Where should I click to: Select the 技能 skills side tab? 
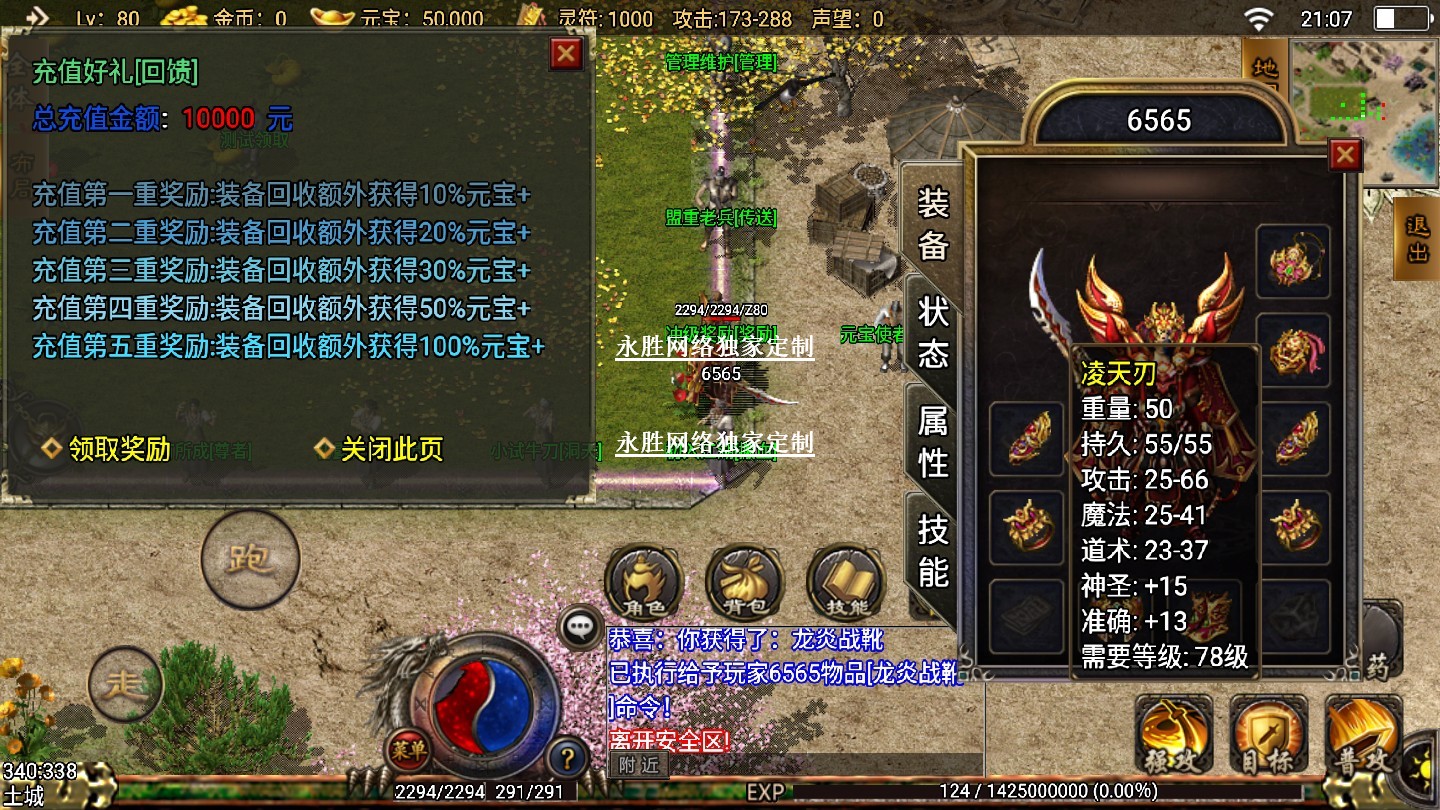(933, 550)
